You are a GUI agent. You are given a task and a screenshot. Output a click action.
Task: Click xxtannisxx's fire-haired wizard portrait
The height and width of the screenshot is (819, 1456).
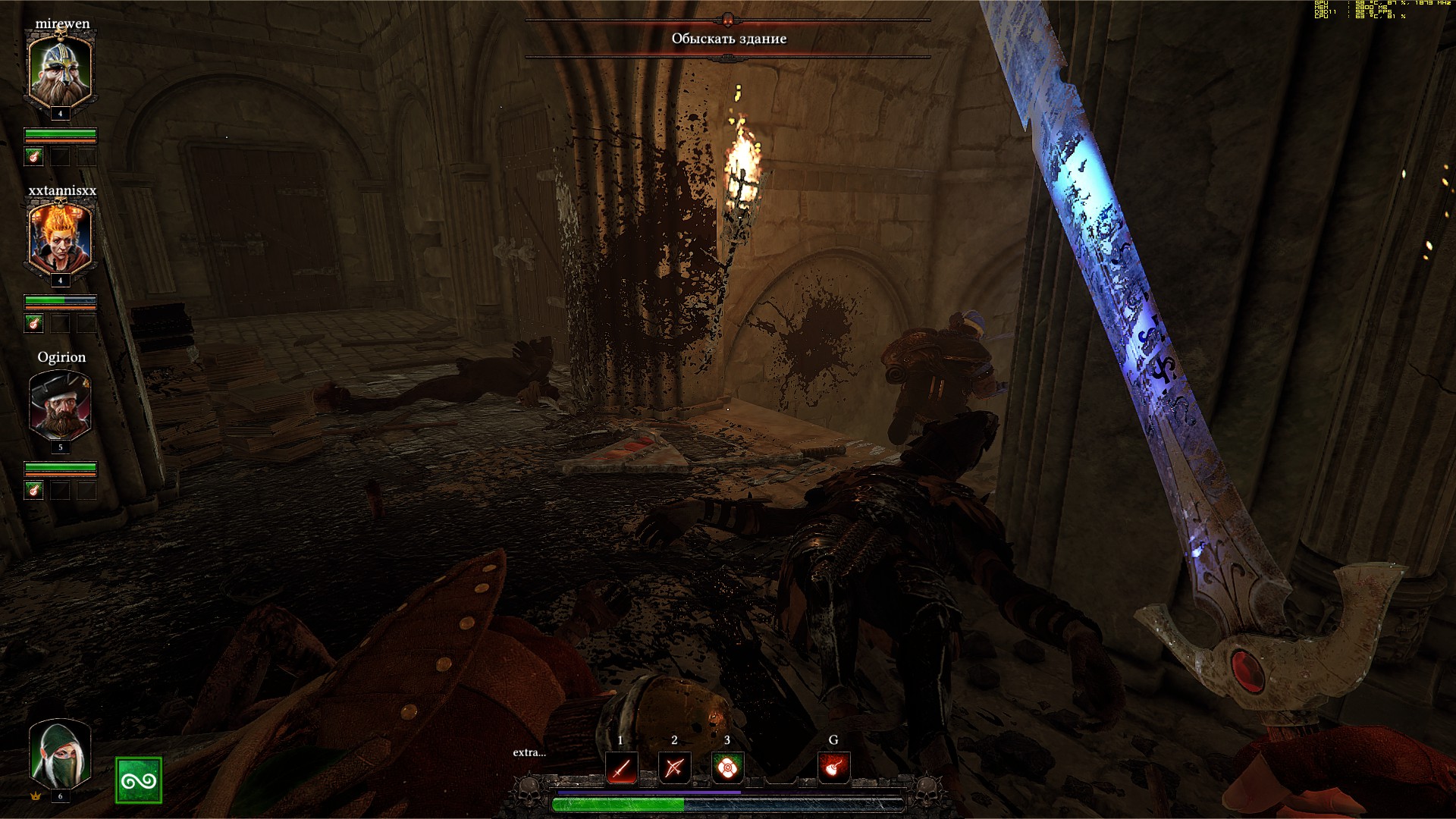coord(60,237)
